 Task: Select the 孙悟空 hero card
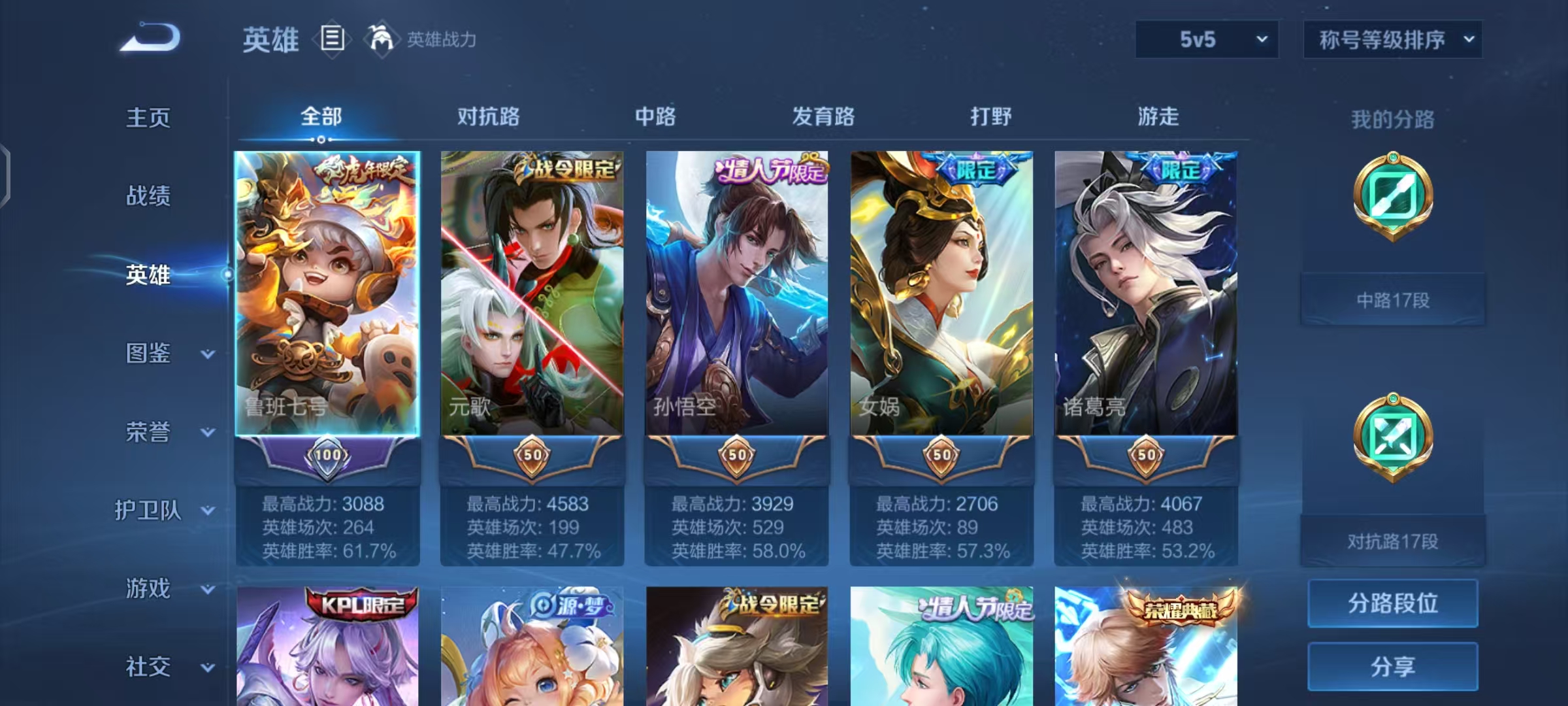[738, 294]
